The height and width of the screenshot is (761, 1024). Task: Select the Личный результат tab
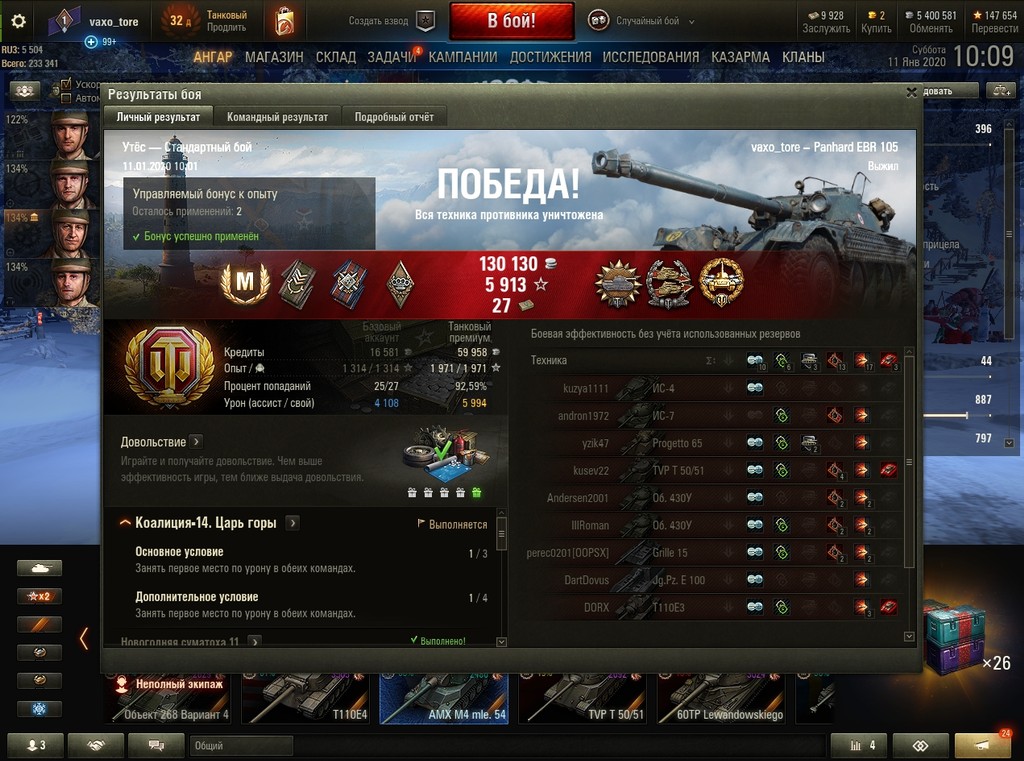coord(158,117)
